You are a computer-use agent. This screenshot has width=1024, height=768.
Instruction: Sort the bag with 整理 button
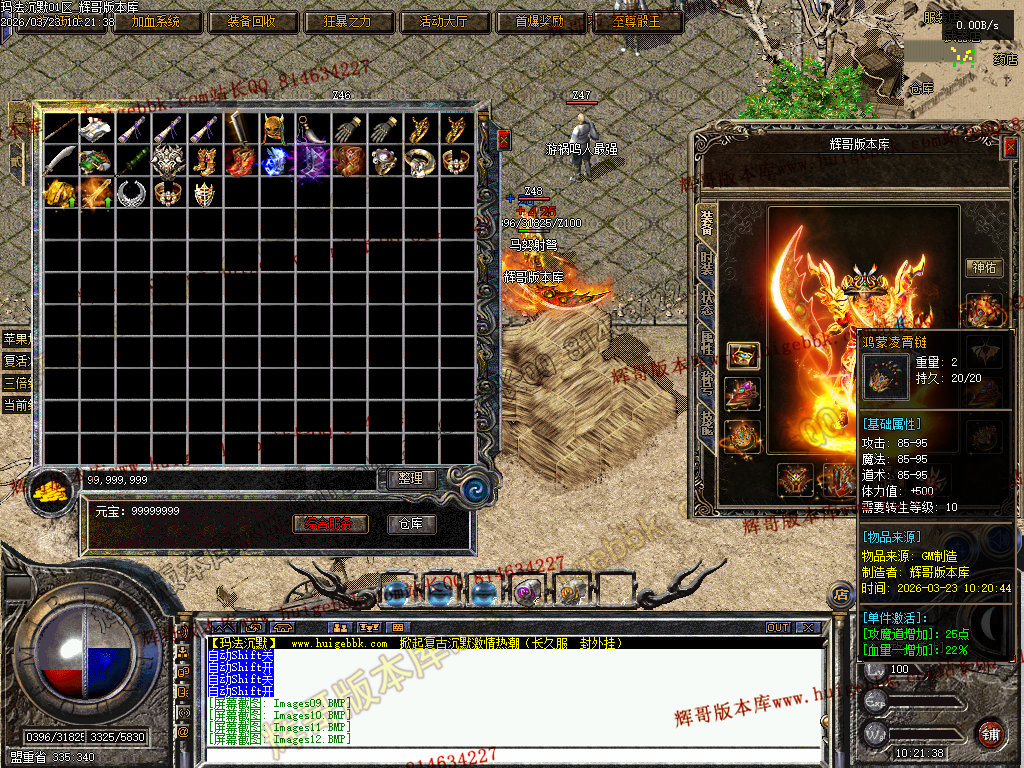pyautogui.click(x=411, y=479)
